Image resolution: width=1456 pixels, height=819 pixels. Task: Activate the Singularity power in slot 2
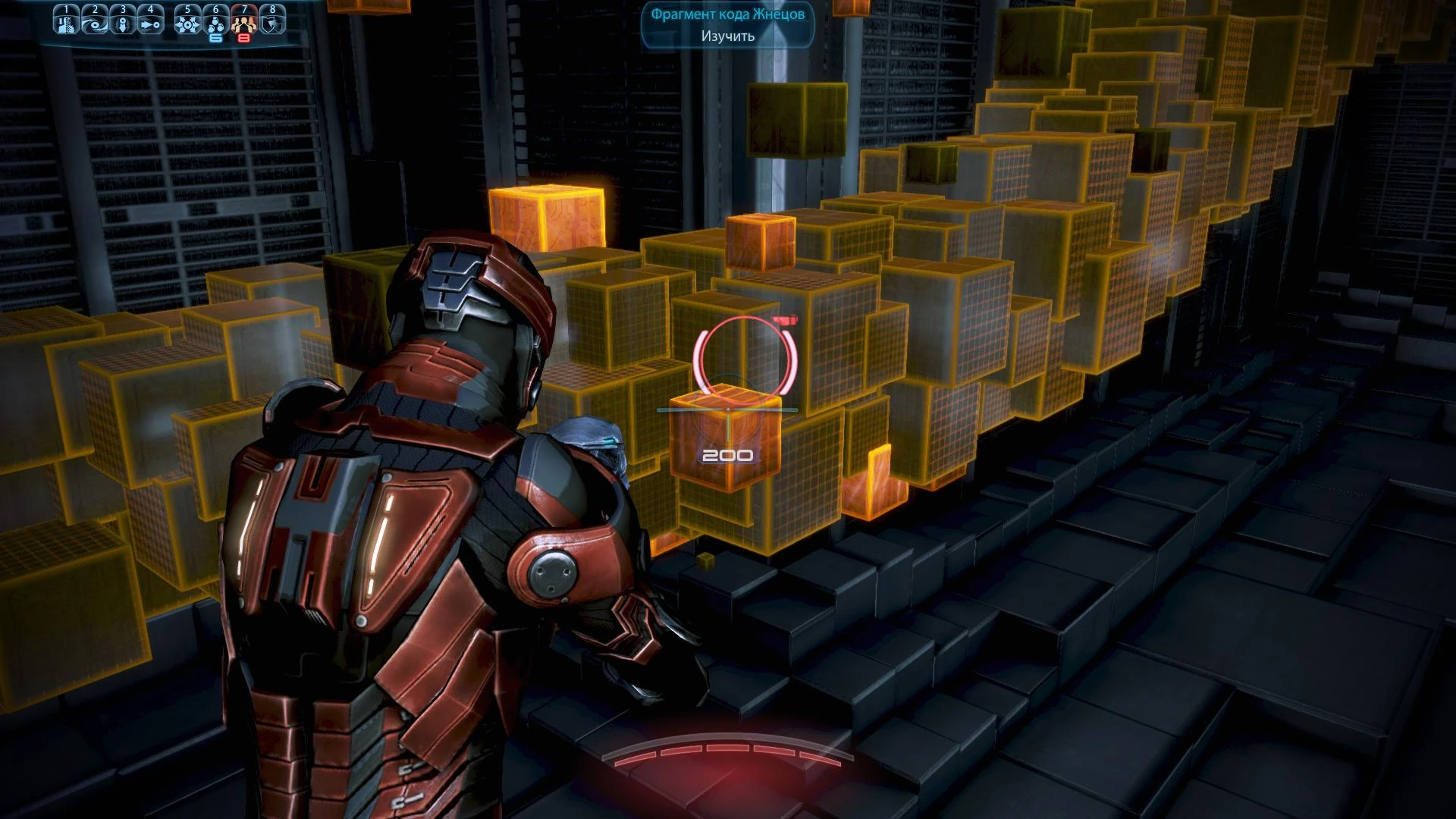click(95, 24)
